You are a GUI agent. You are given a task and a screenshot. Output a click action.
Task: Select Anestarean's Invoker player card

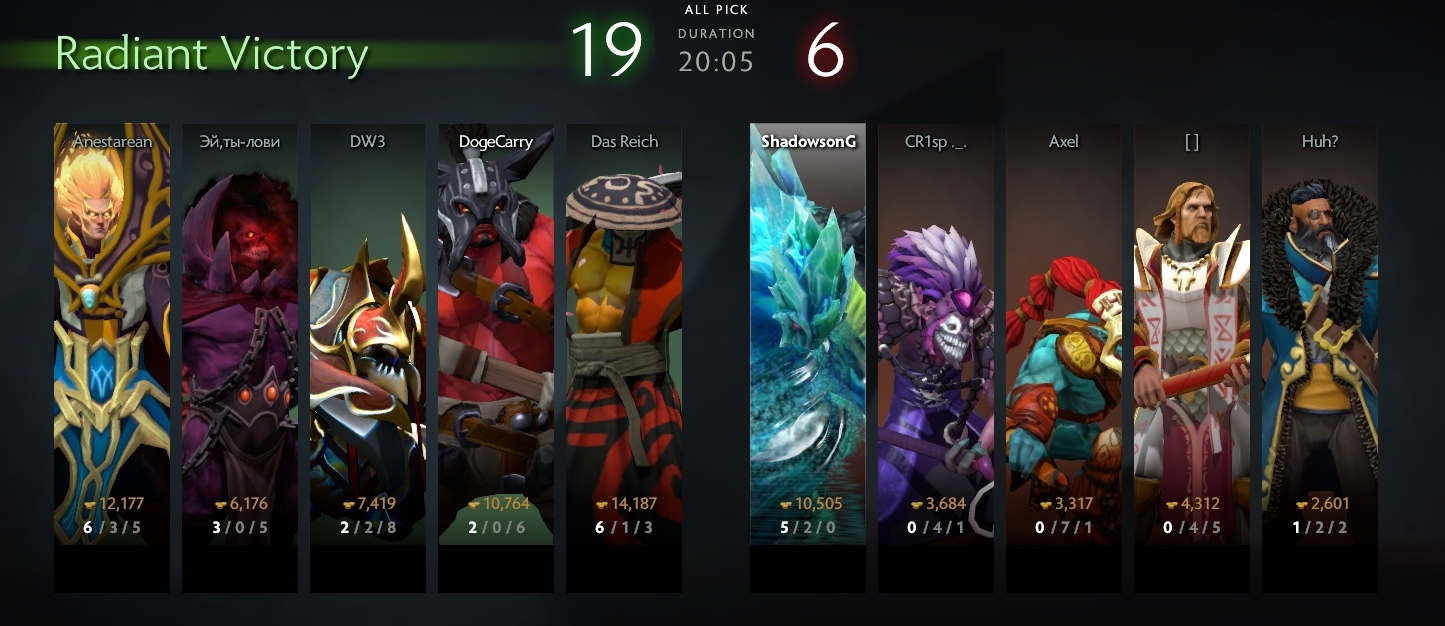click(111, 335)
